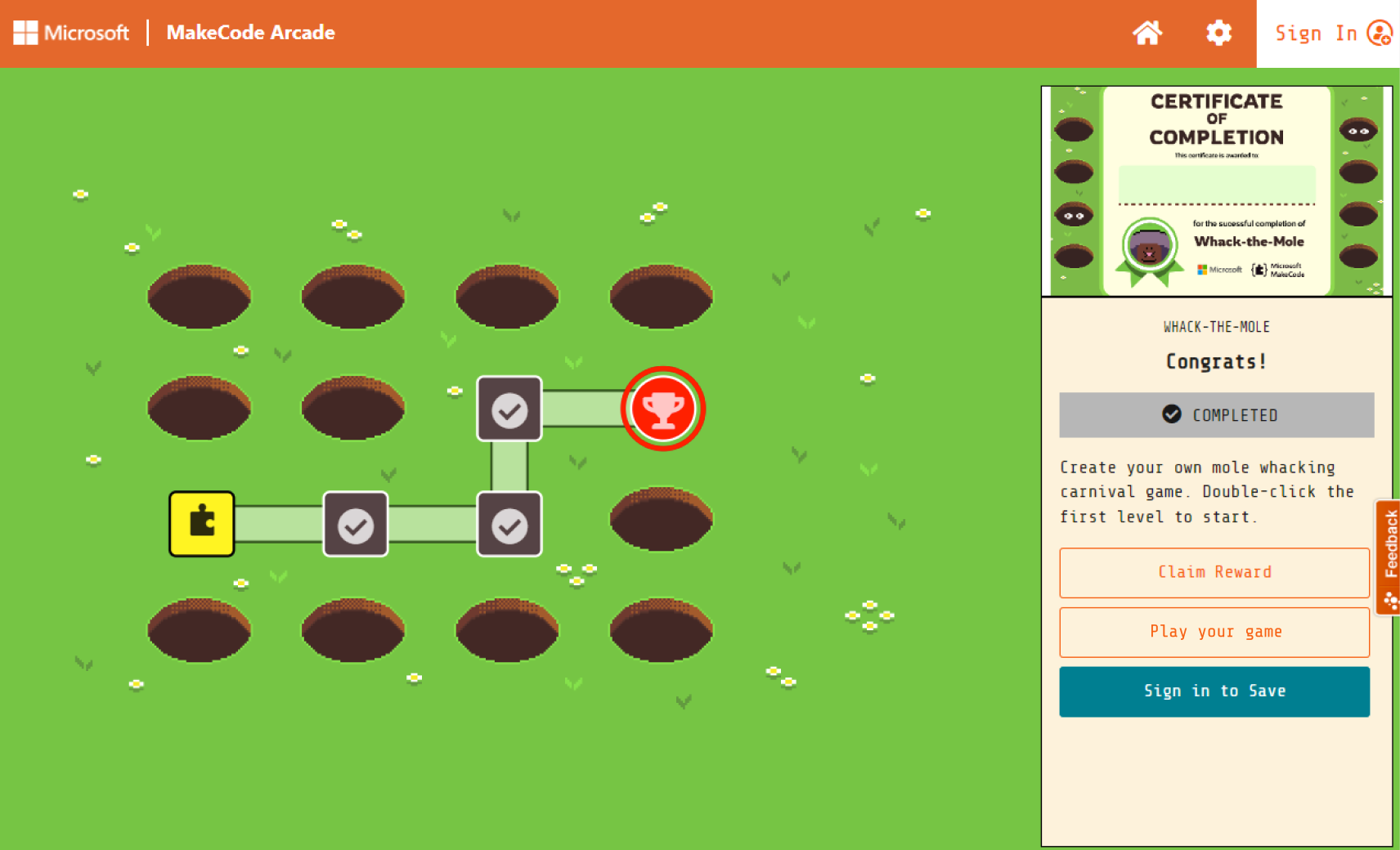The image size is (1400, 850).
Task: Select the yellow puzzle starting level node
Action: click(x=201, y=525)
